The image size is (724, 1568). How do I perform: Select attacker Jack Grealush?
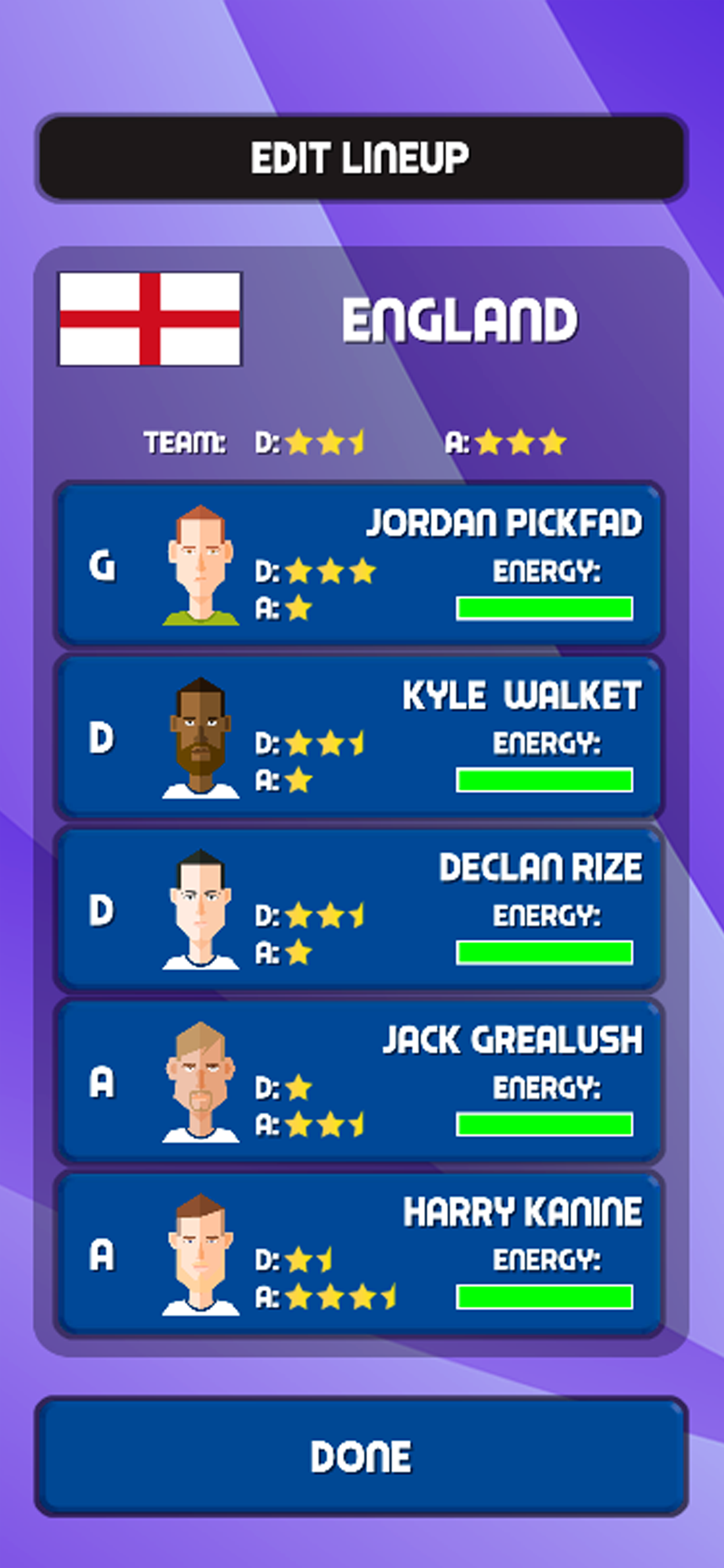(x=359, y=1081)
